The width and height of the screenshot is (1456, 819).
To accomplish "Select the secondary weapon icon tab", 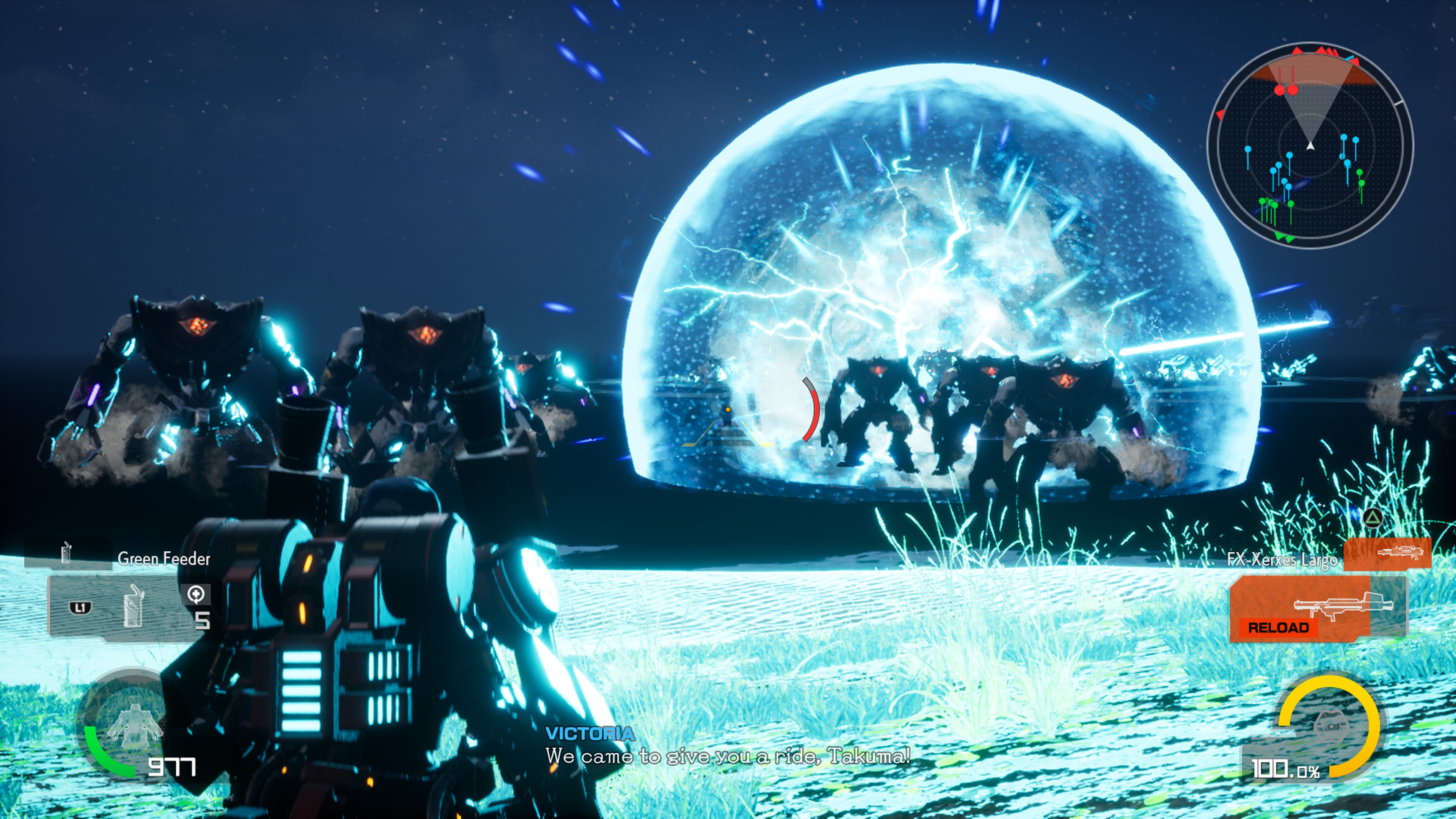I will point(1387,553).
